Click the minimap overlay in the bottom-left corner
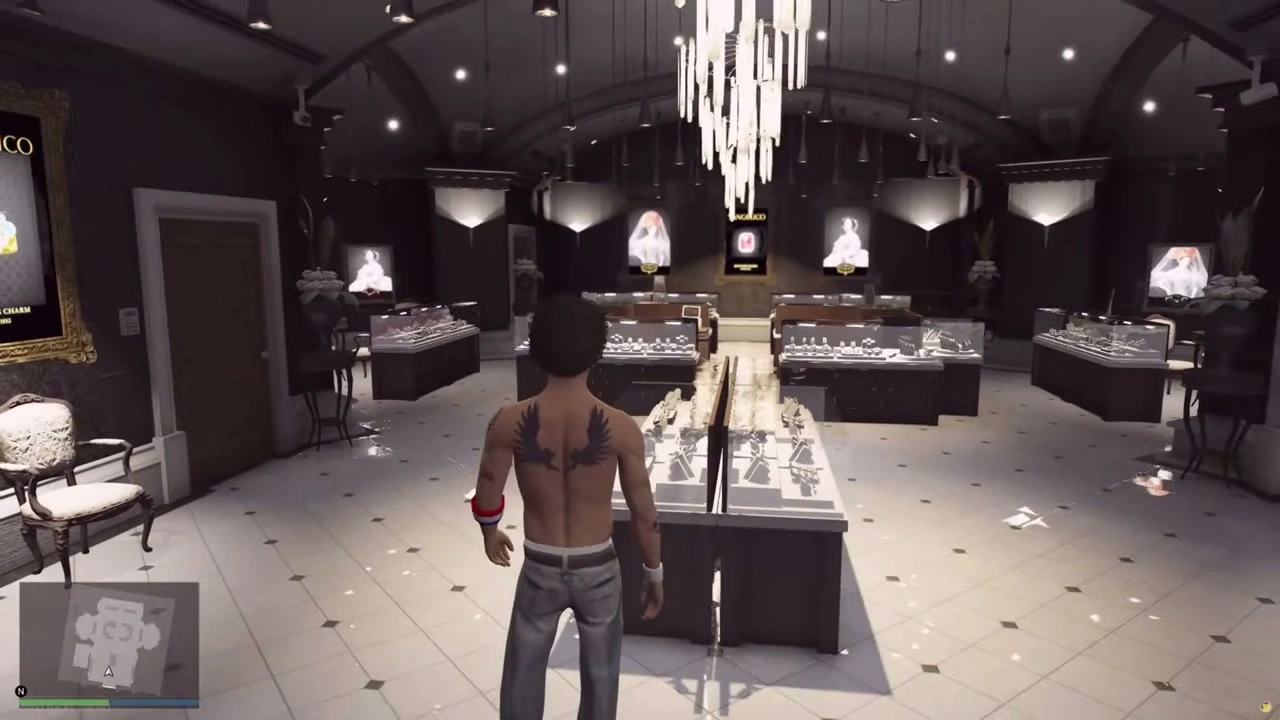Image resolution: width=1280 pixels, height=720 pixels. (108, 645)
